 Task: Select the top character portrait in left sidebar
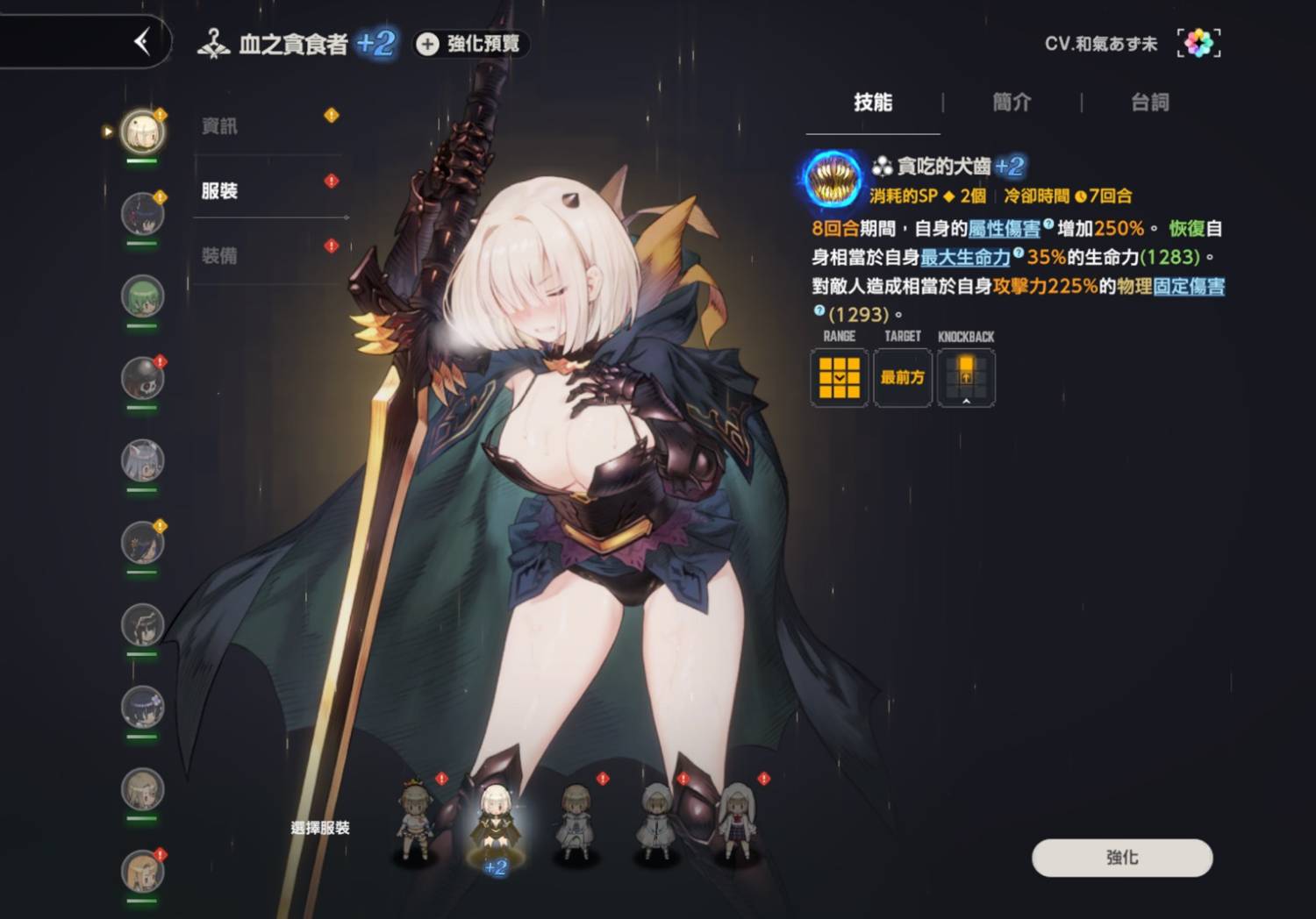click(x=140, y=130)
